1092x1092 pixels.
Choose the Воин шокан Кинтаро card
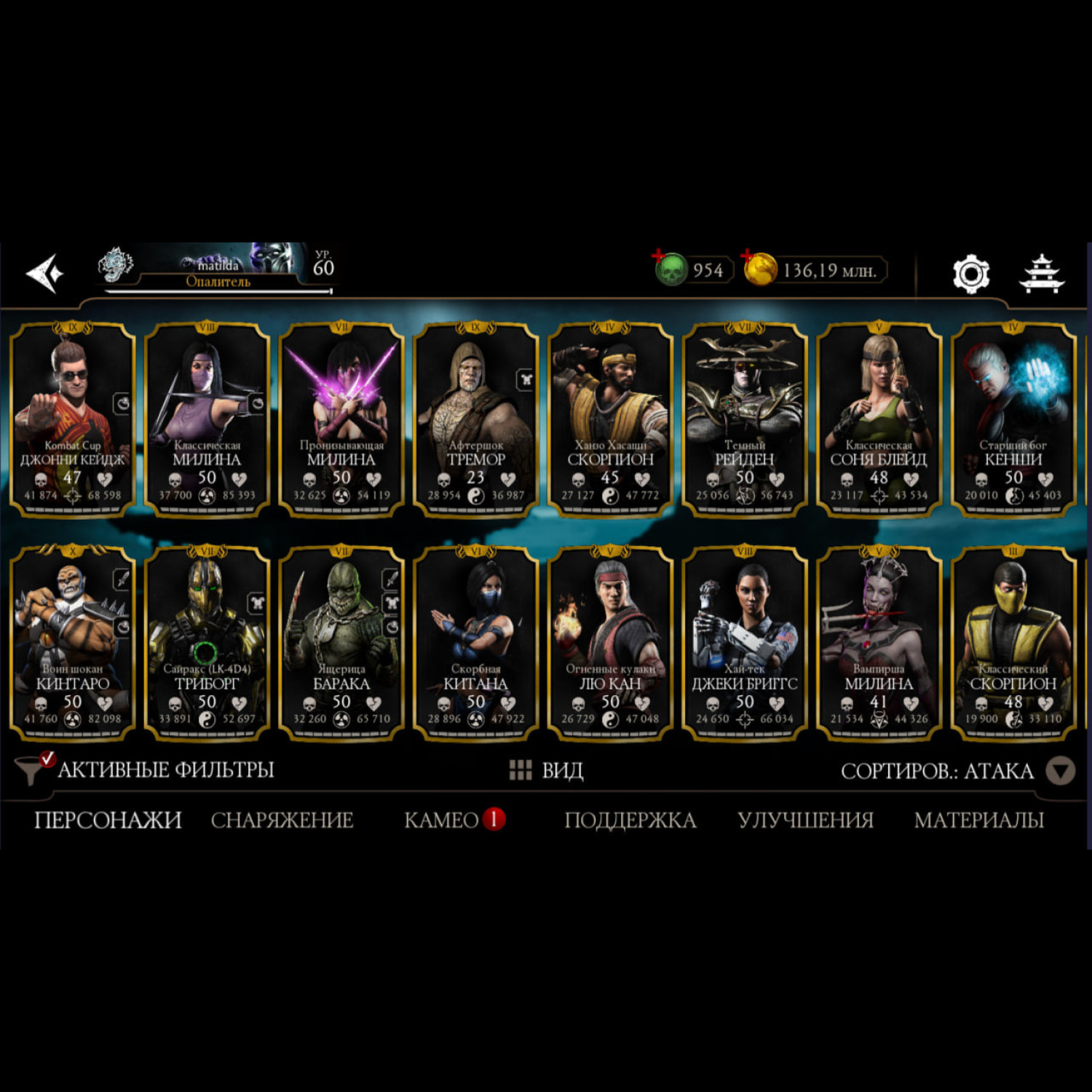point(72,643)
